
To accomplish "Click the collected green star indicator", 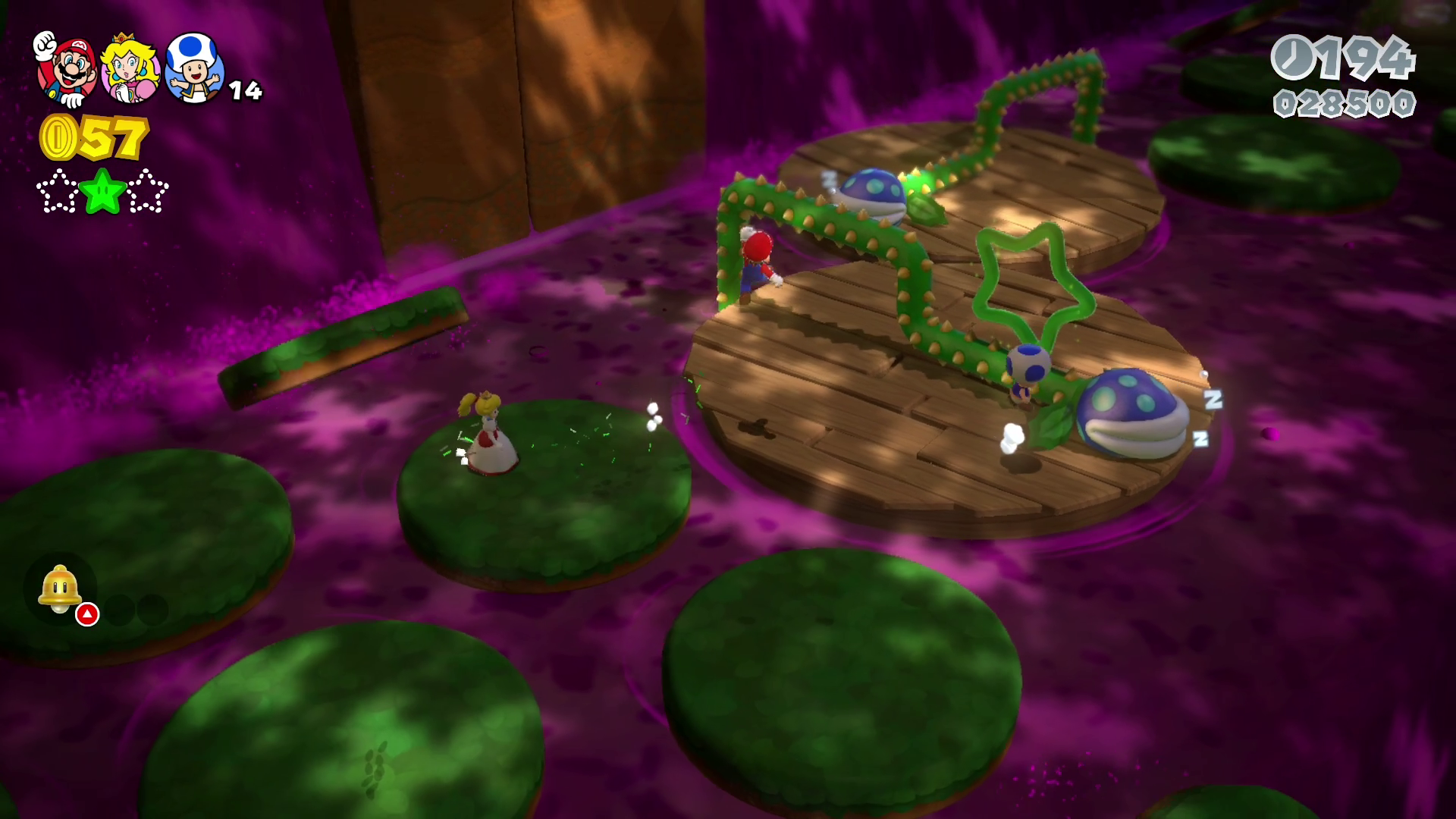I will click(103, 191).
